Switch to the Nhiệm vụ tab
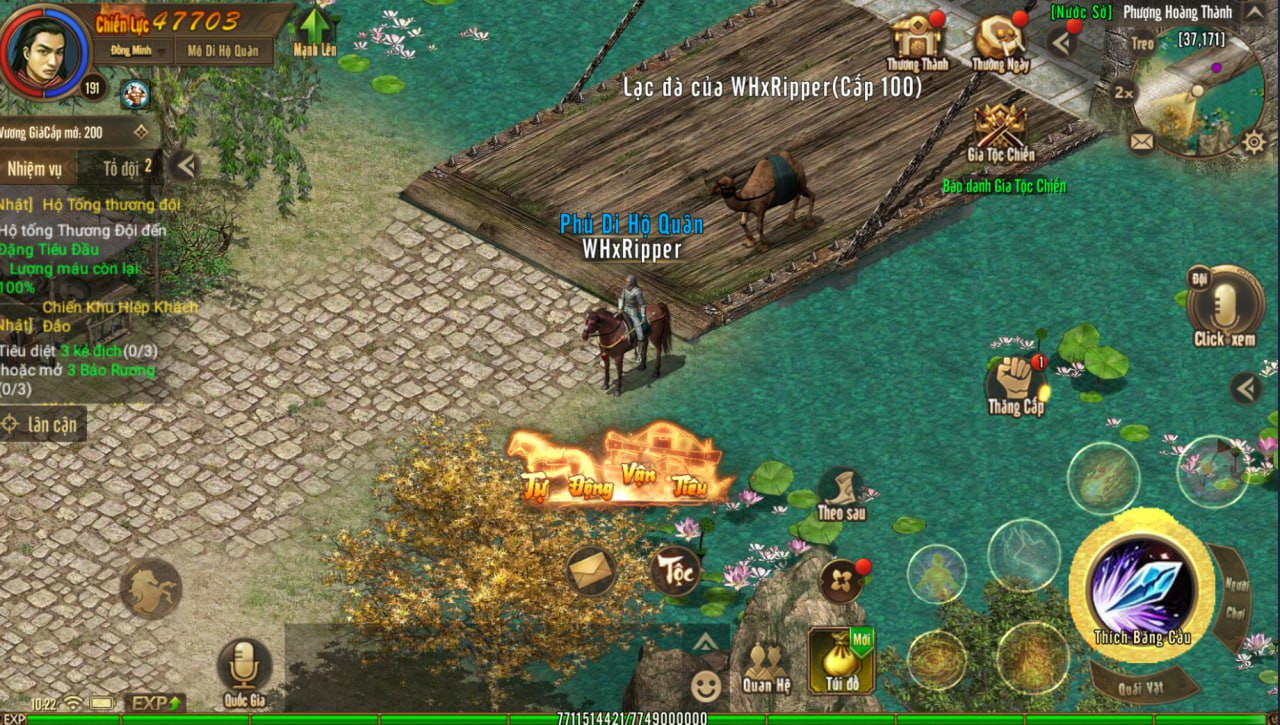The width and height of the screenshot is (1280, 725). point(35,168)
